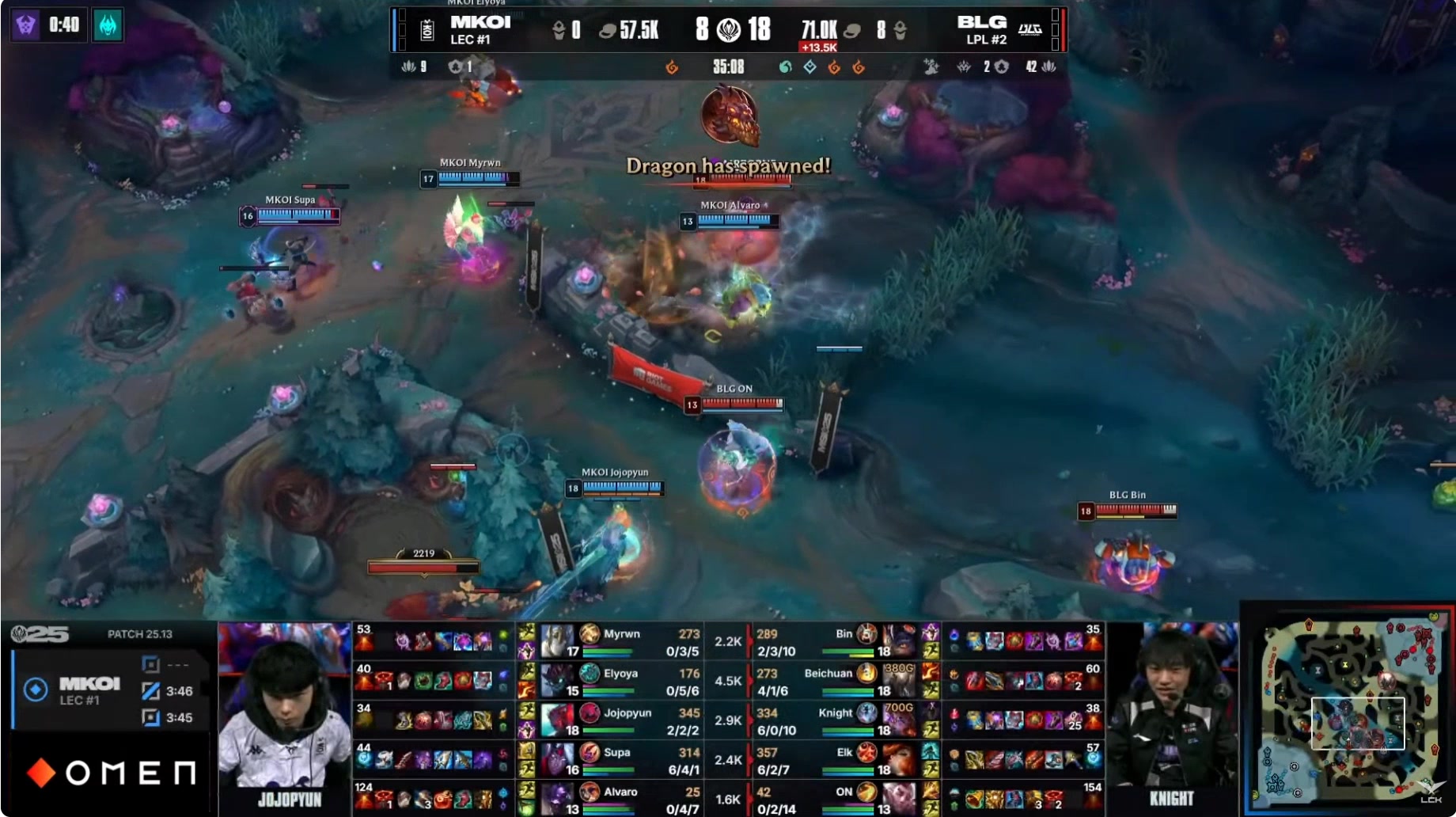Click the MKOI team name in the top bar
1456x817 pixels.
(x=480, y=22)
